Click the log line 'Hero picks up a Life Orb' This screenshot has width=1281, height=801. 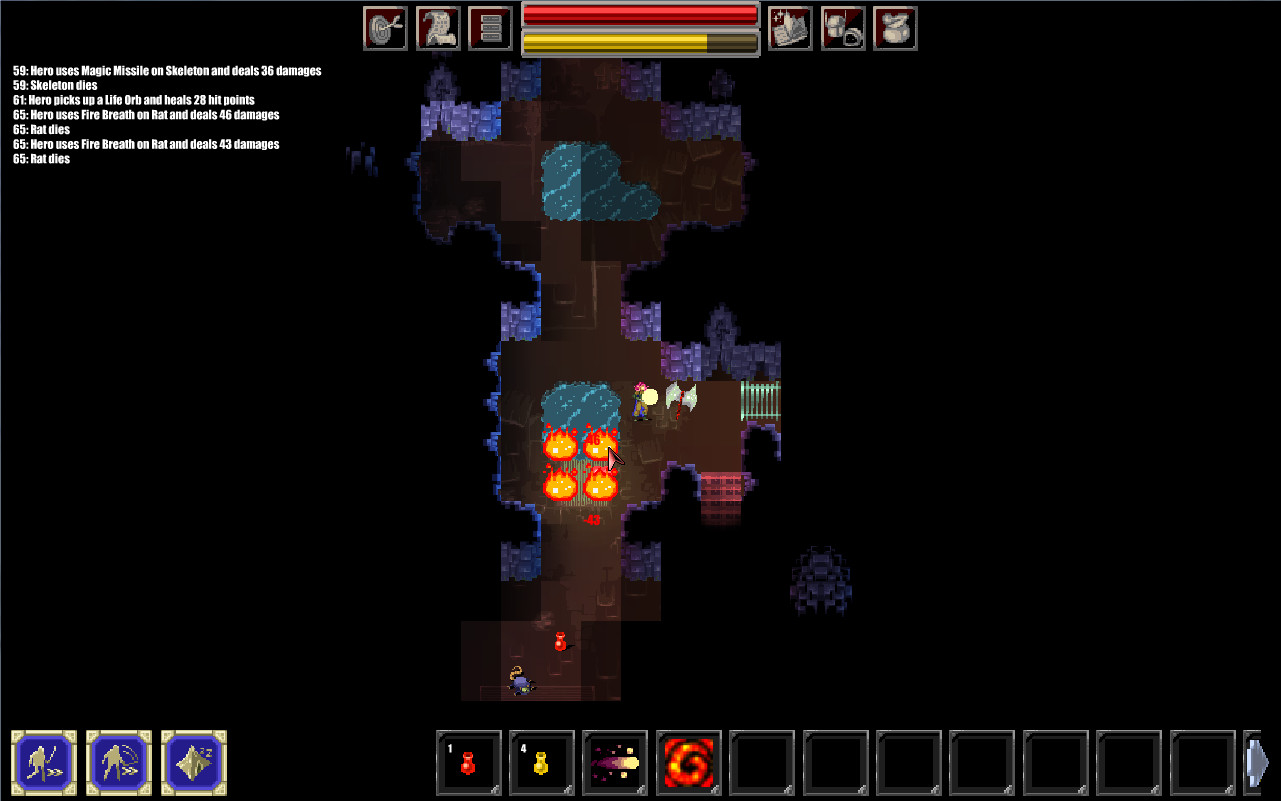131,100
